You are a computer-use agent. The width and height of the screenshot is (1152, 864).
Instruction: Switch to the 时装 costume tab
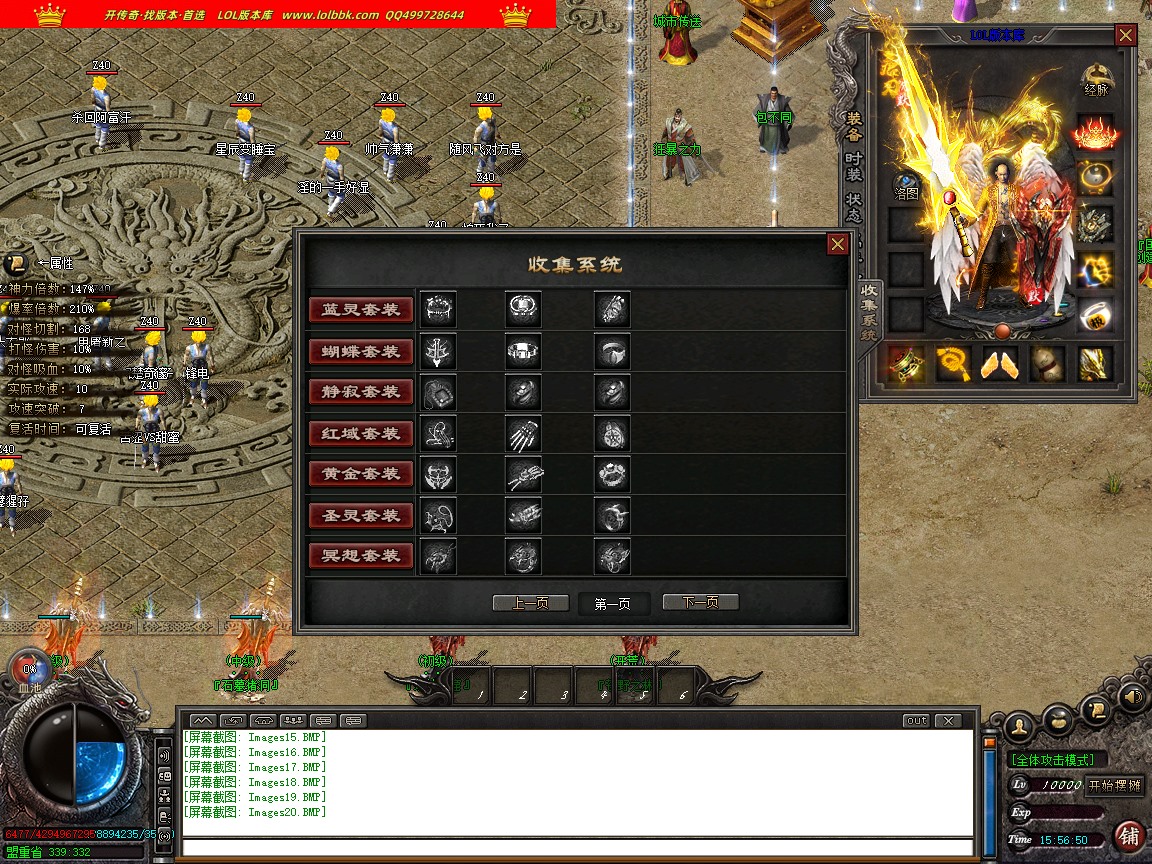pos(854,167)
